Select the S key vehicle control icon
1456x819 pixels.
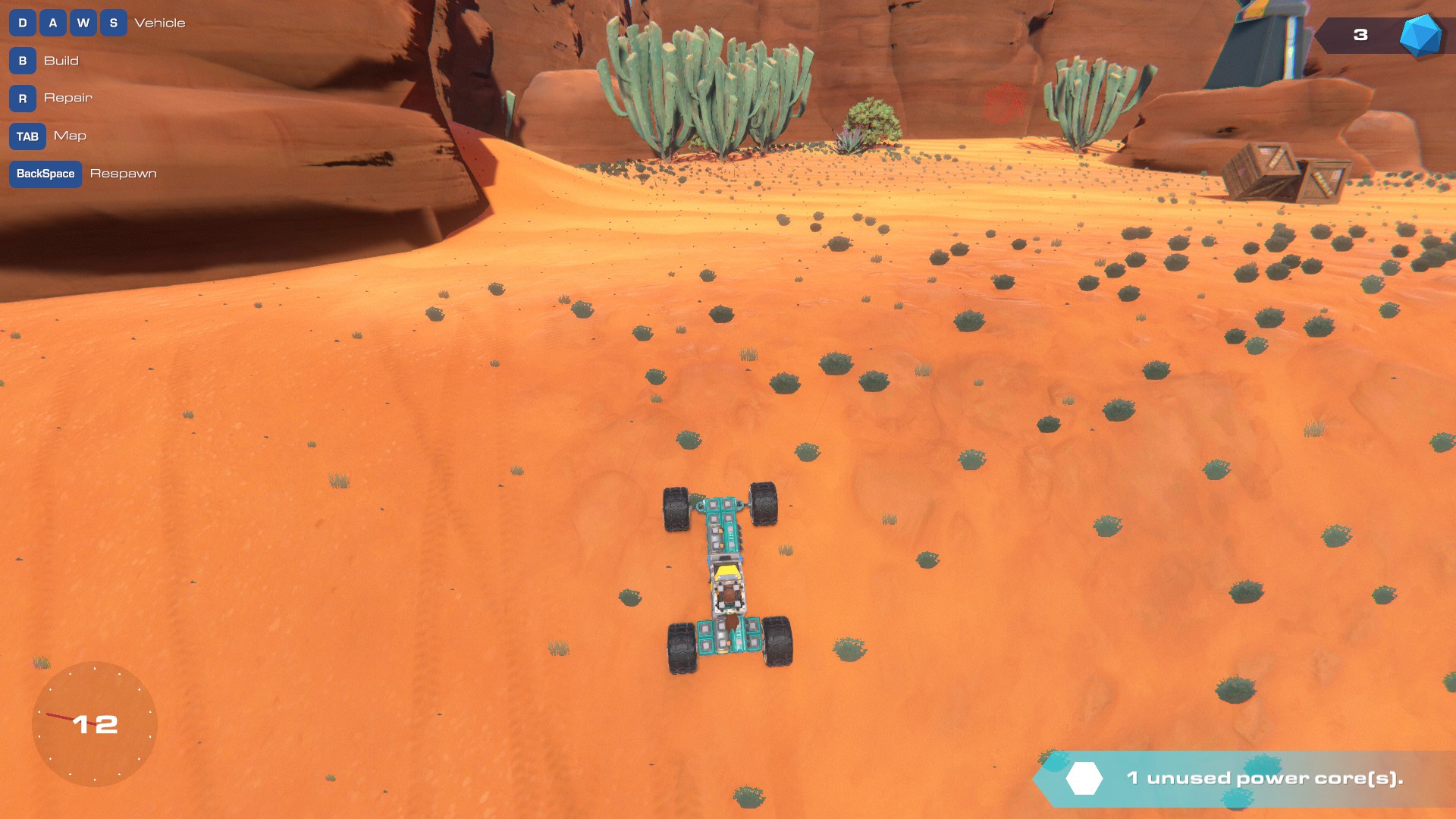tap(113, 23)
